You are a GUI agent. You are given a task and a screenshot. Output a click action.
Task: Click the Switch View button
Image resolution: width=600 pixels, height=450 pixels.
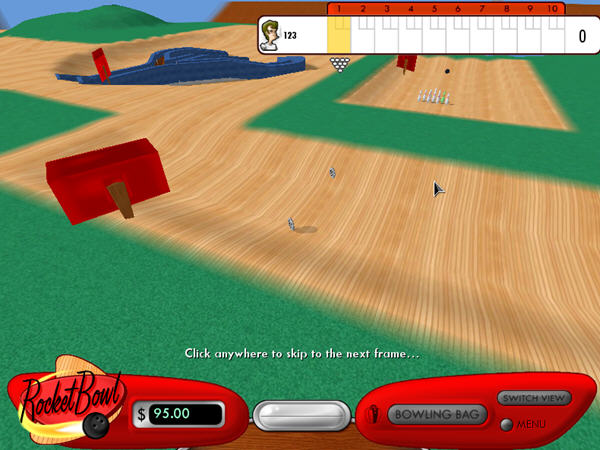coord(534,398)
